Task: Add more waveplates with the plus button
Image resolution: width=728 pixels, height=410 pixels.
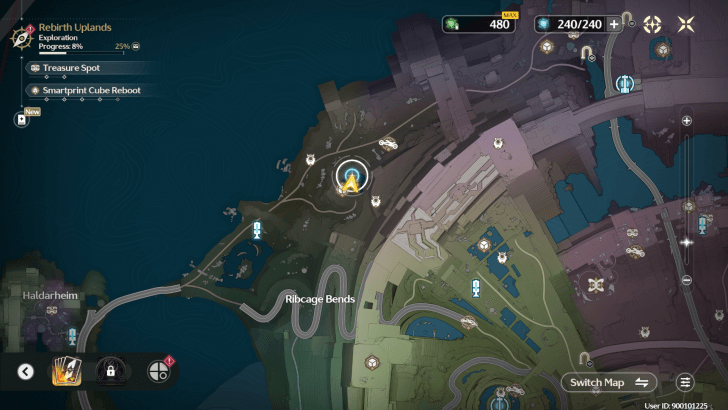Action: [614, 25]
